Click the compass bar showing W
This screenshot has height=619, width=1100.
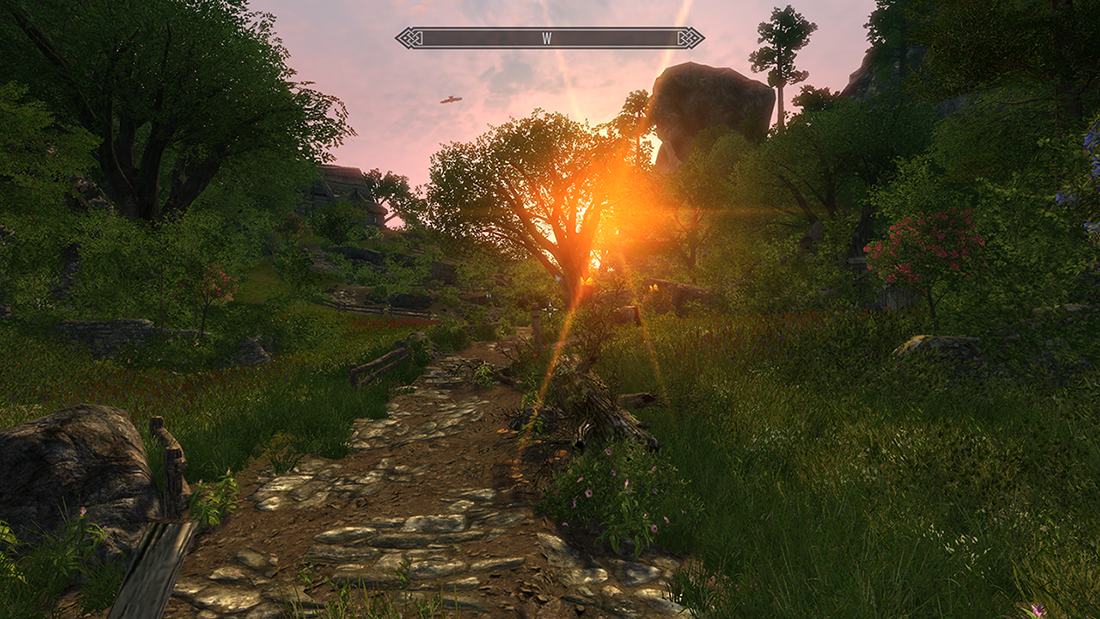point(549,38)
